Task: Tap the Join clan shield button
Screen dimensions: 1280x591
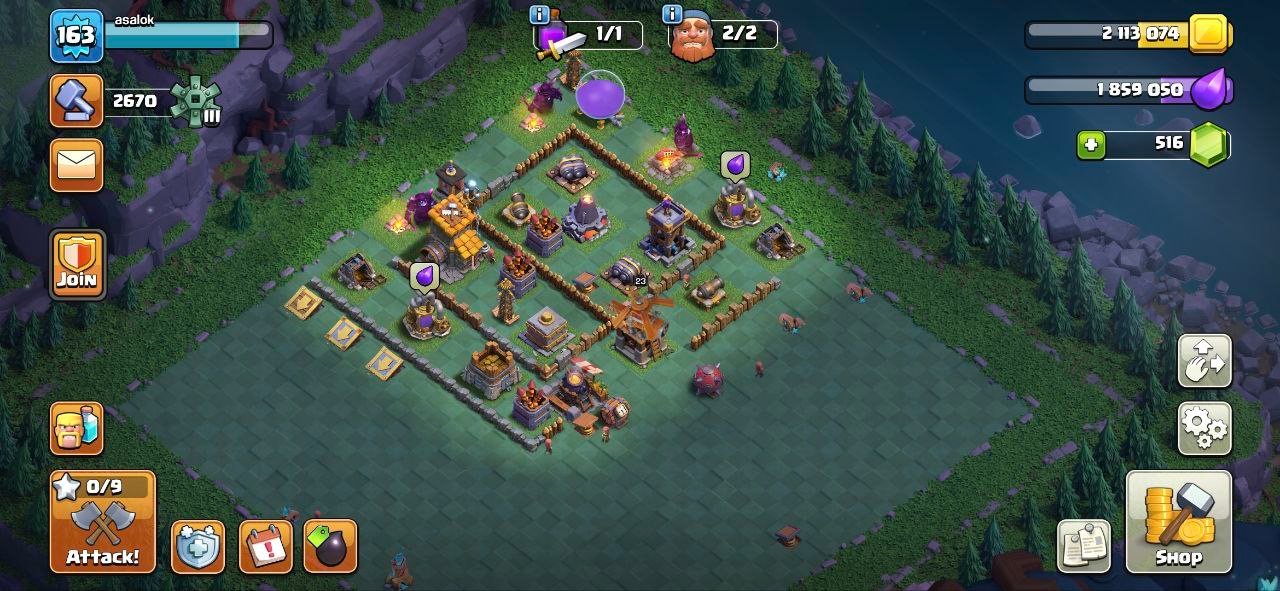Action: (x=77, y=264)
